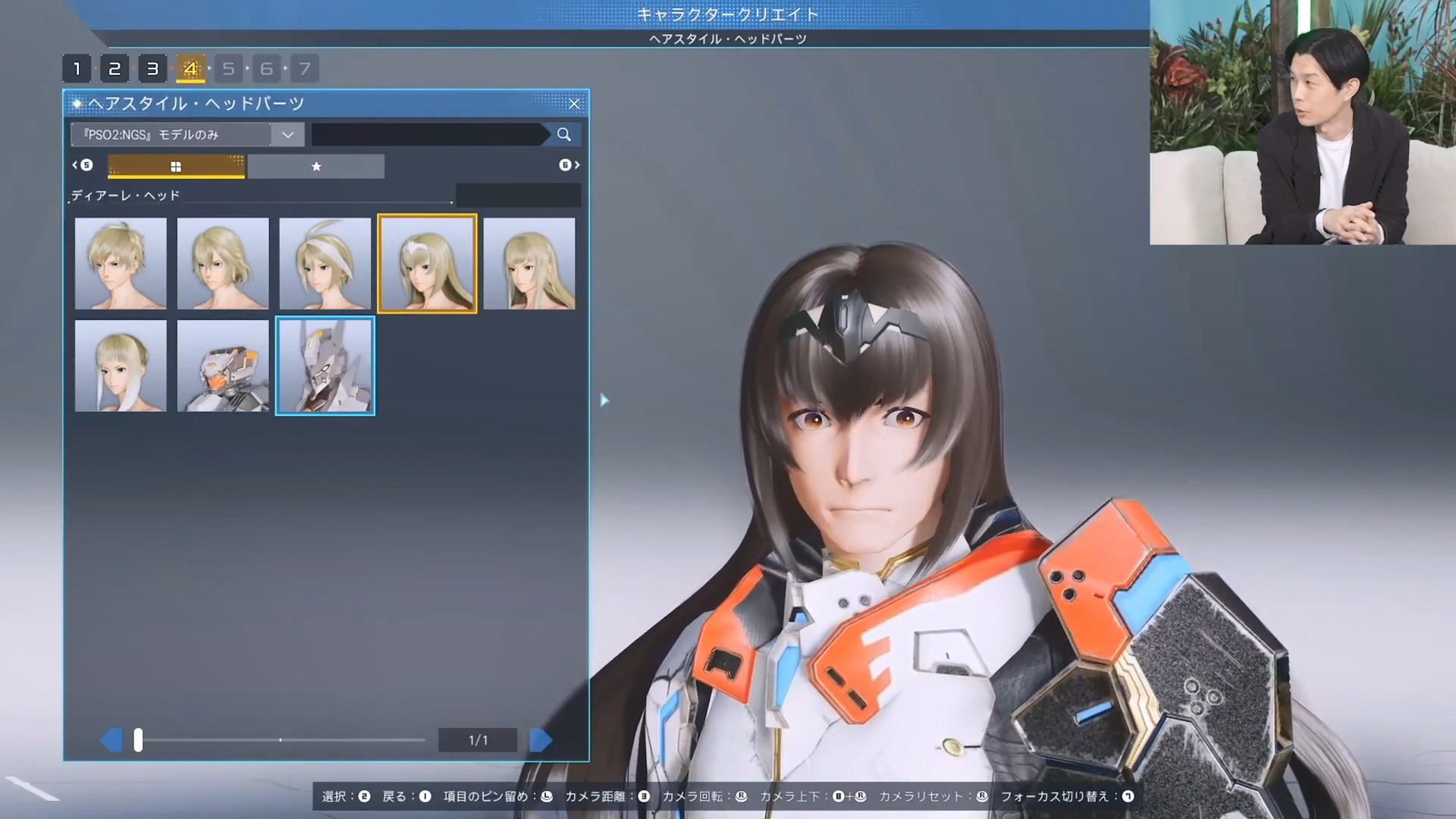Select creation step 7

tap(305, 68)
